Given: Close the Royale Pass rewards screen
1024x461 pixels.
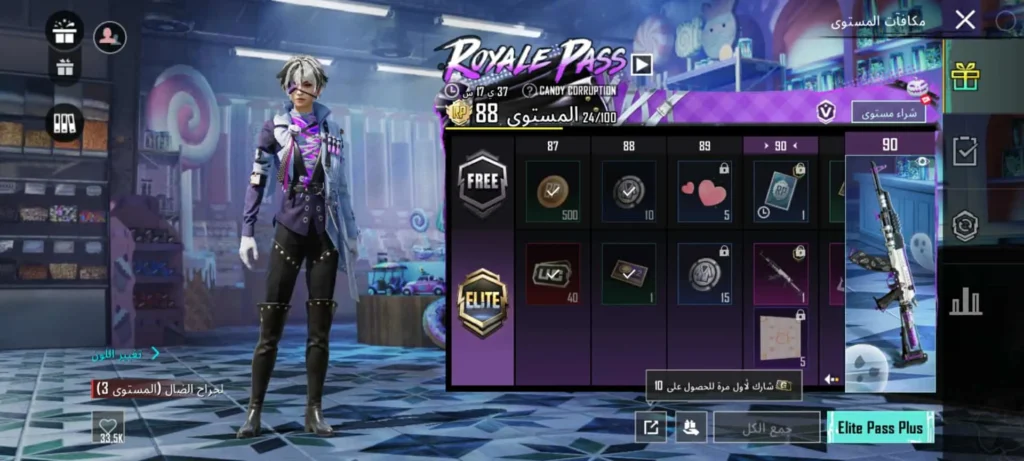Looking at the screenshot, I should tap(965, 20).
